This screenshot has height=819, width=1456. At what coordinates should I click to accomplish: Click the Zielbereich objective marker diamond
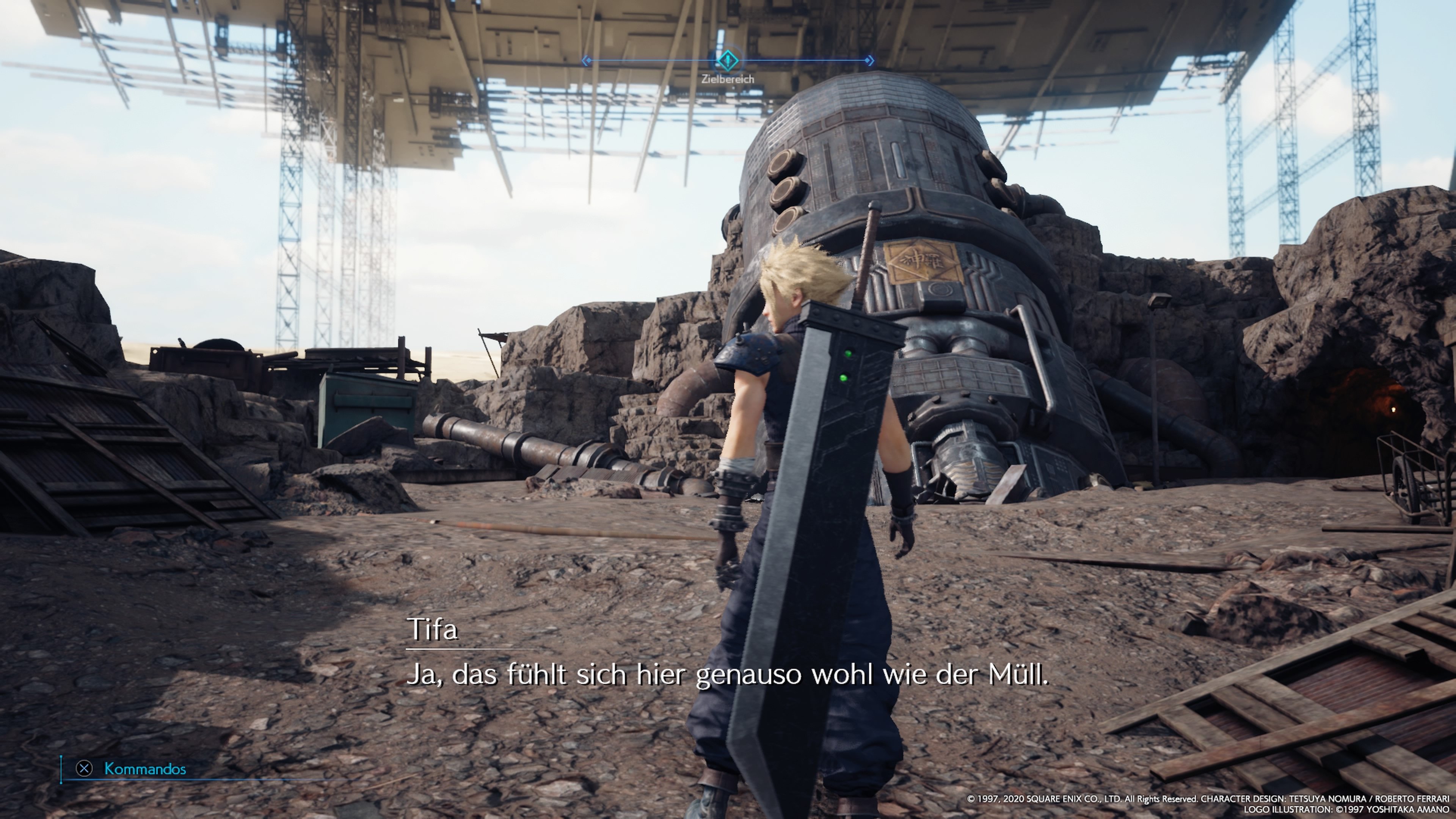pos(728,60)
